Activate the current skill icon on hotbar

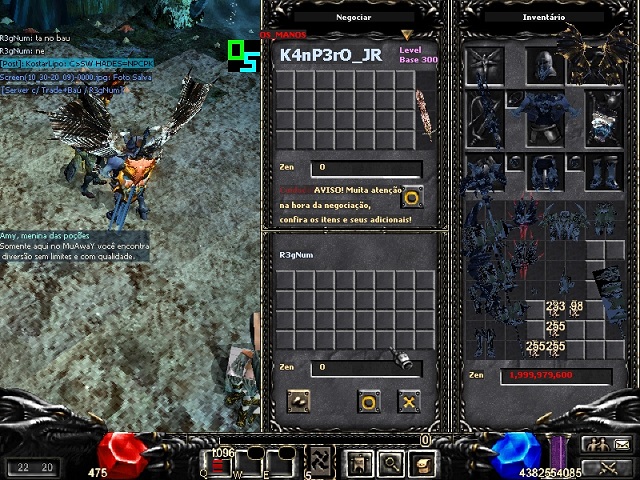pos(320,461)
